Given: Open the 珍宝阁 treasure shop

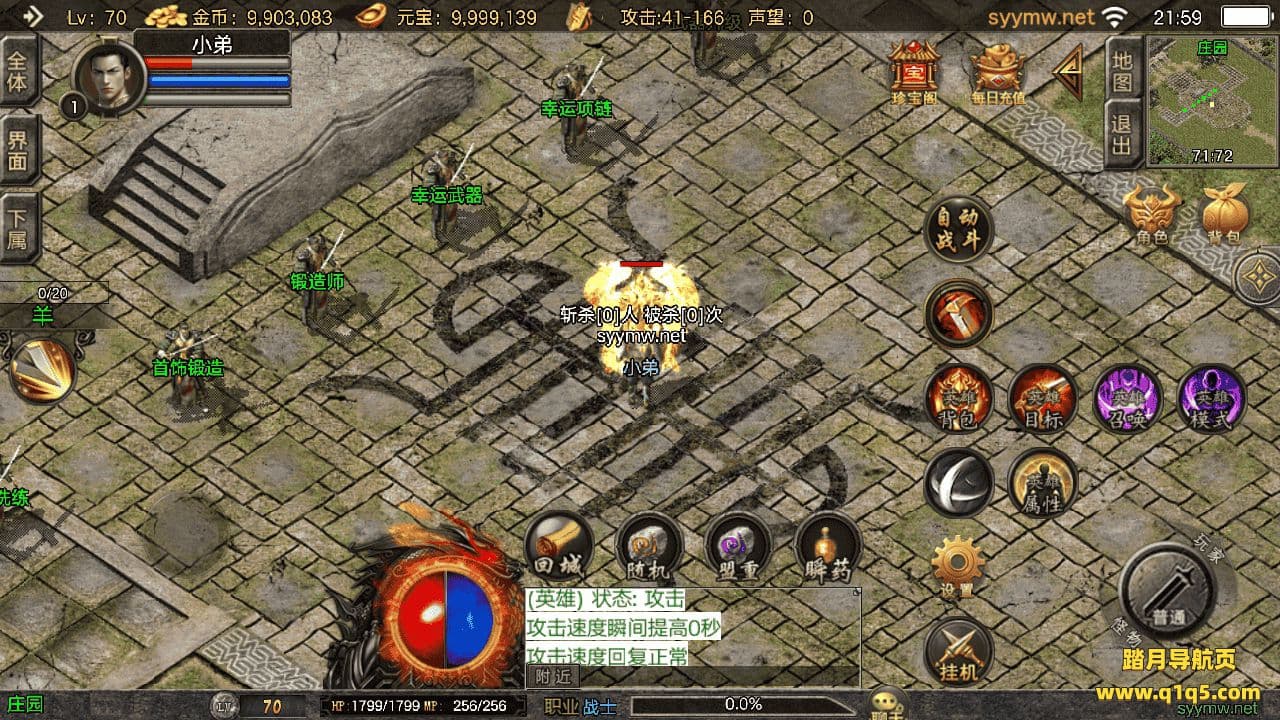Looking at the screenshot, I should coord(914,72).
